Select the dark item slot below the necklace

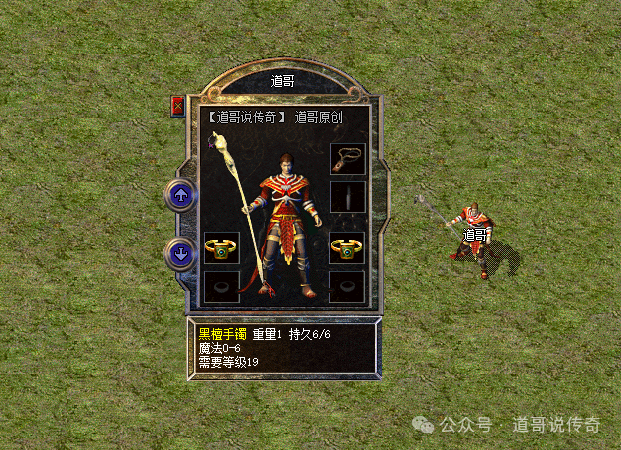[347, 196]
